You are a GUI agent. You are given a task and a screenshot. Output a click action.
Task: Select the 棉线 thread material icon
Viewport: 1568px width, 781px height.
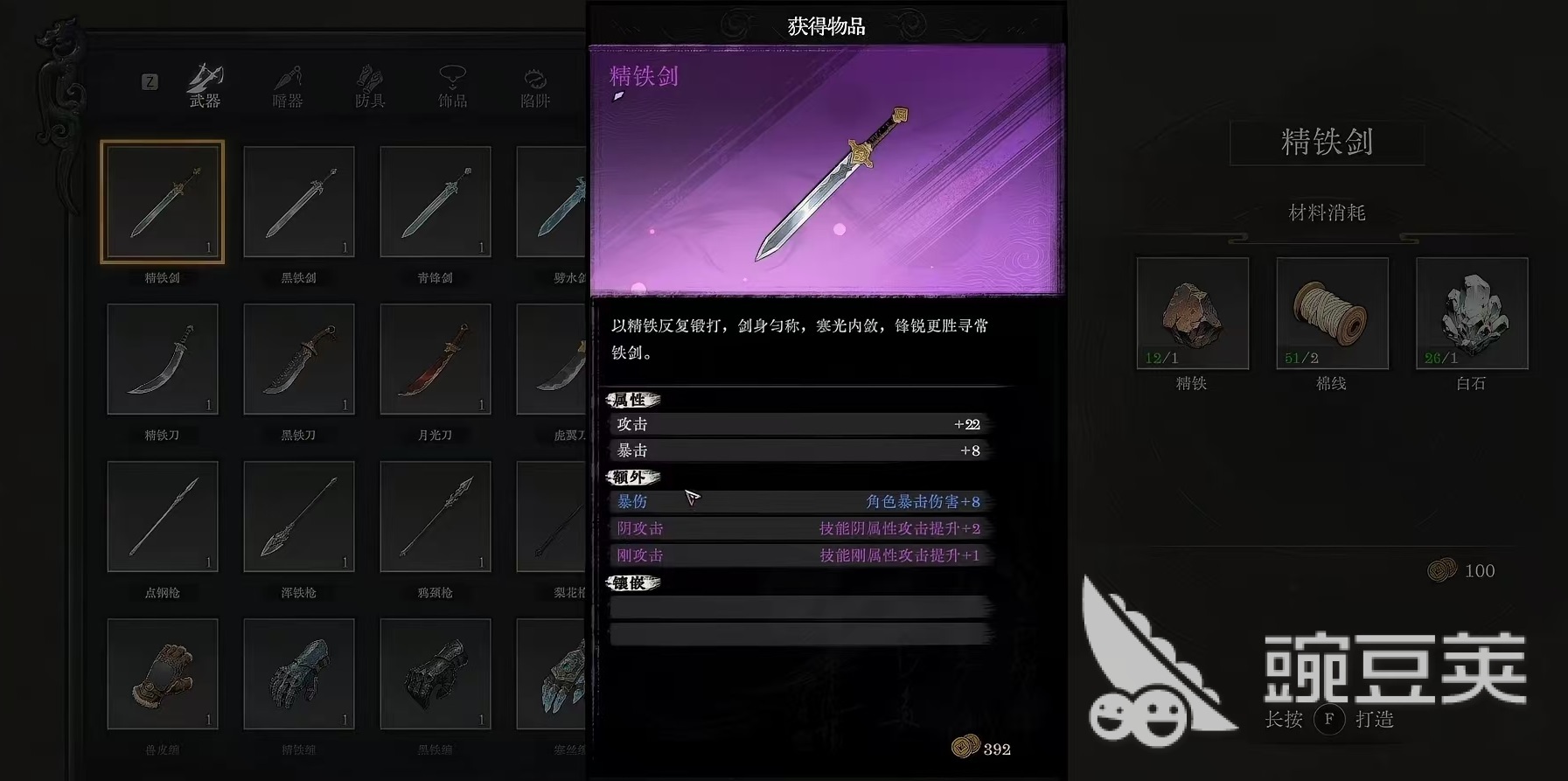click(x=1331, y=313)
